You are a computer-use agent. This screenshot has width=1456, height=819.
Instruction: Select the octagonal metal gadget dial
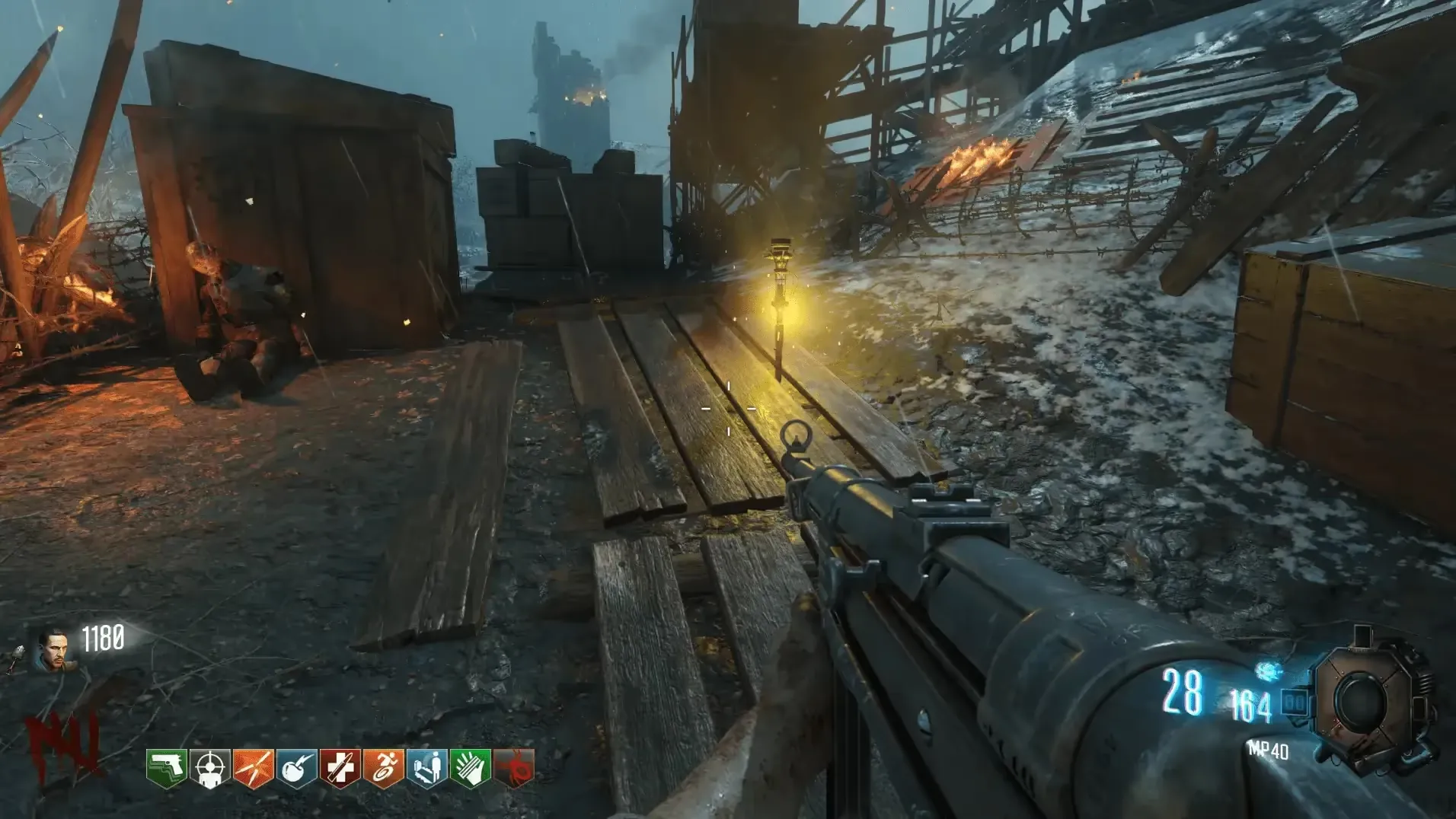[x=1365, y=700]
